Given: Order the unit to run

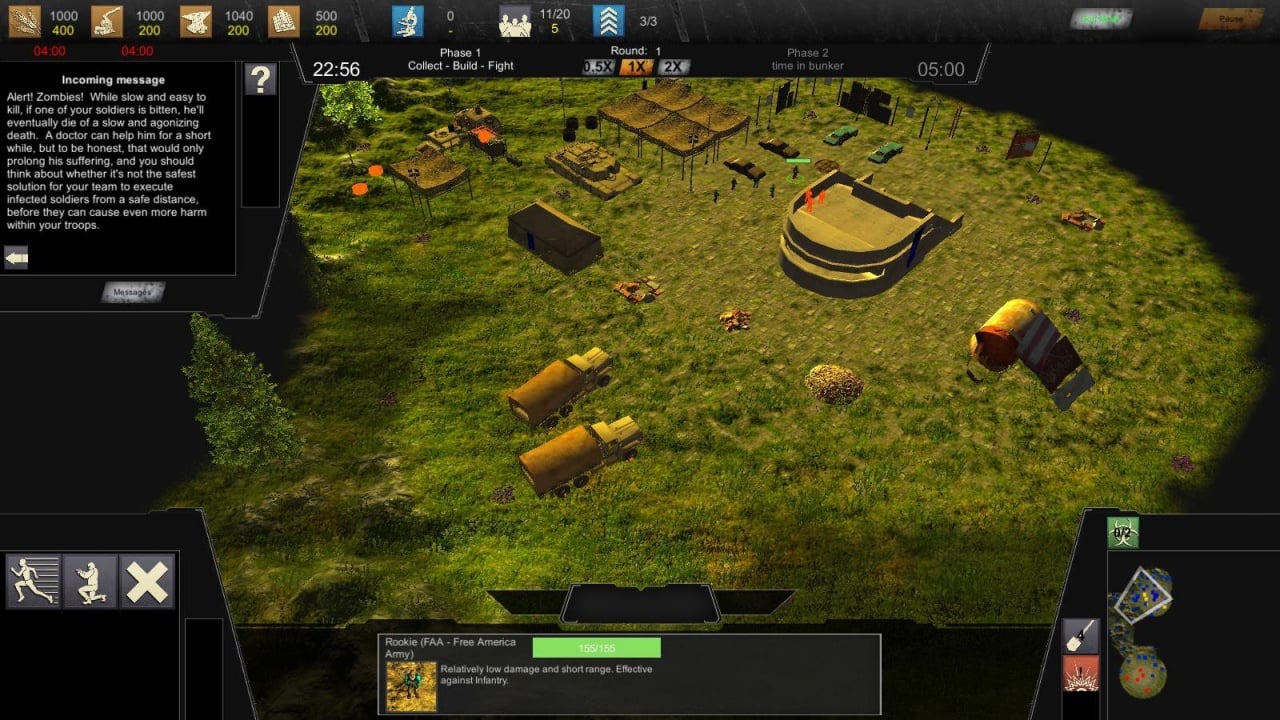Looking at the screenshot, I should click(x=33, y=581).
